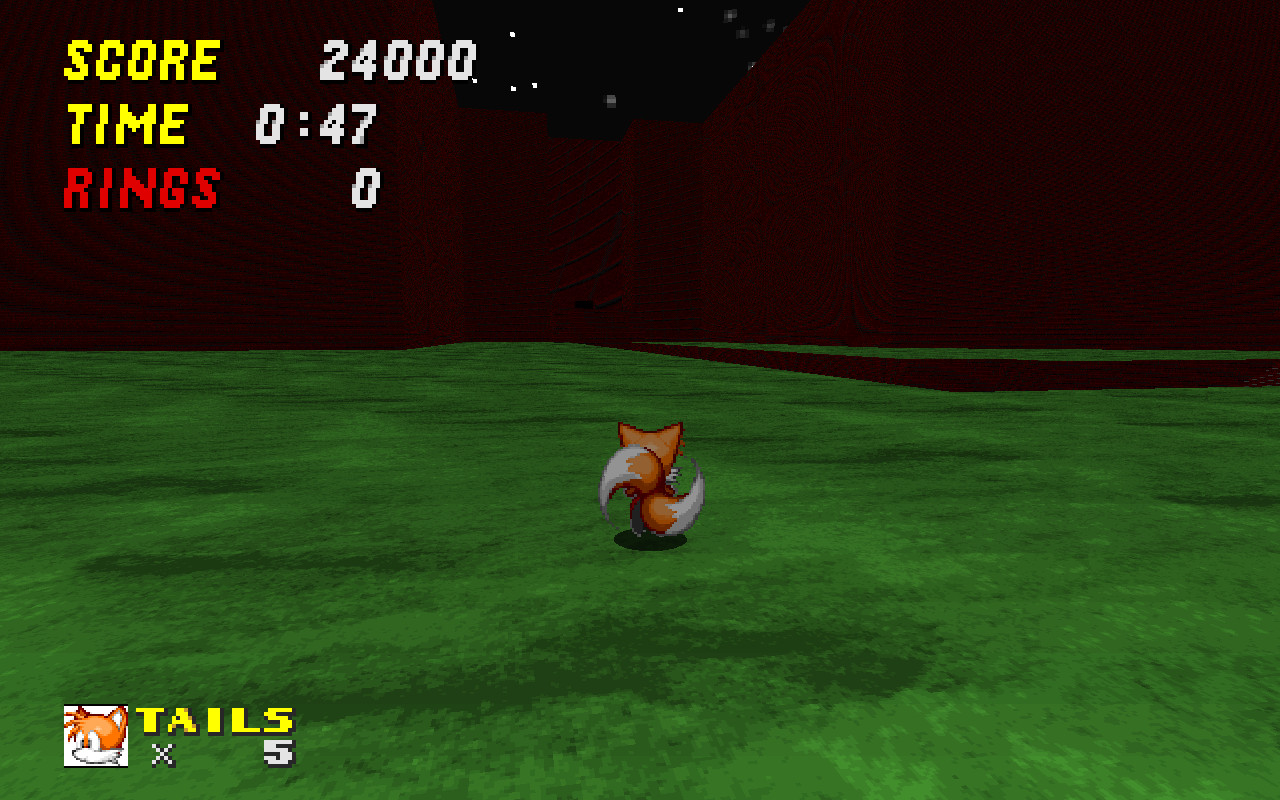Click the green grass terrain near Tails

pos(500,620)
